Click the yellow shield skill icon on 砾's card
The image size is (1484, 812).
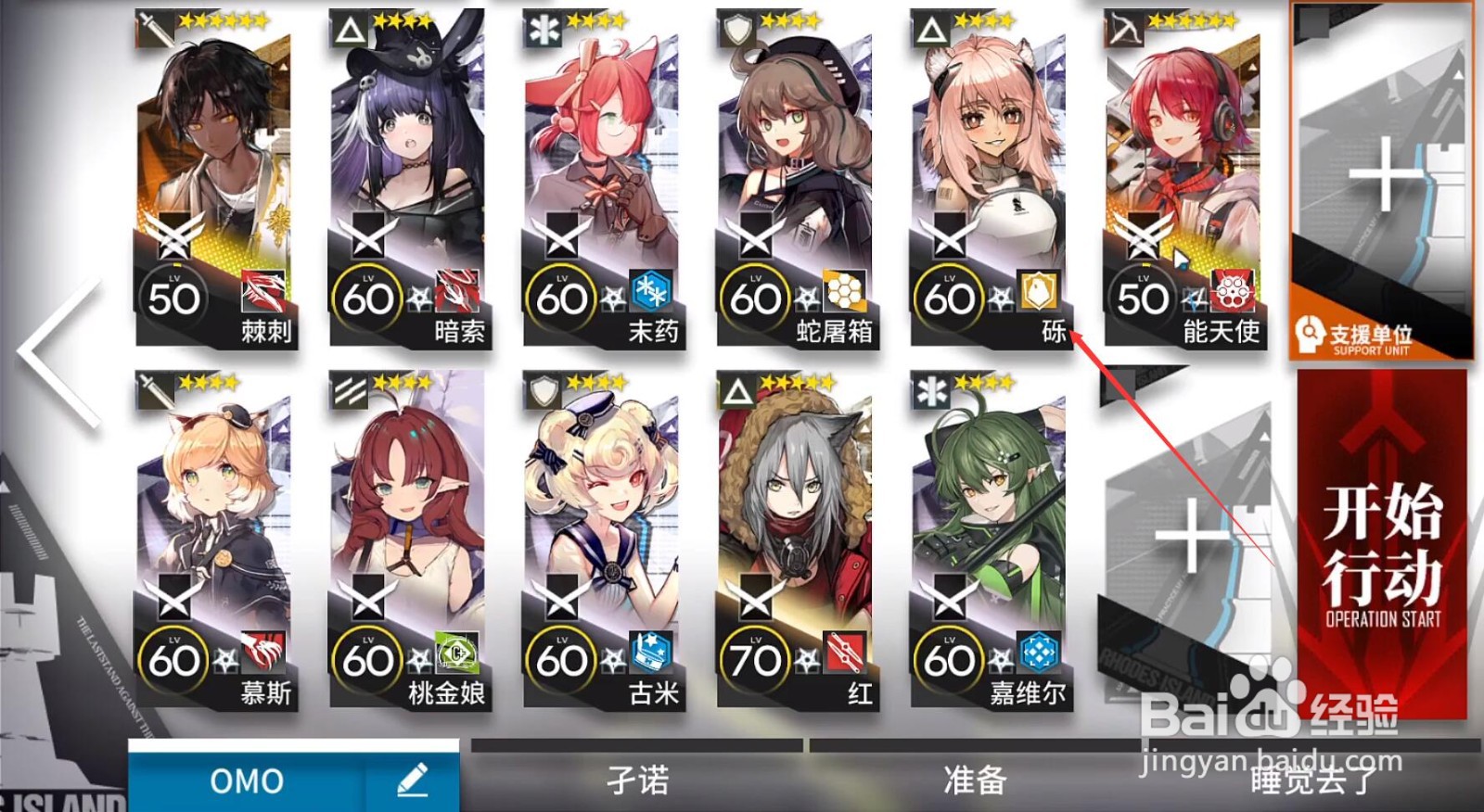point(1039,292)
